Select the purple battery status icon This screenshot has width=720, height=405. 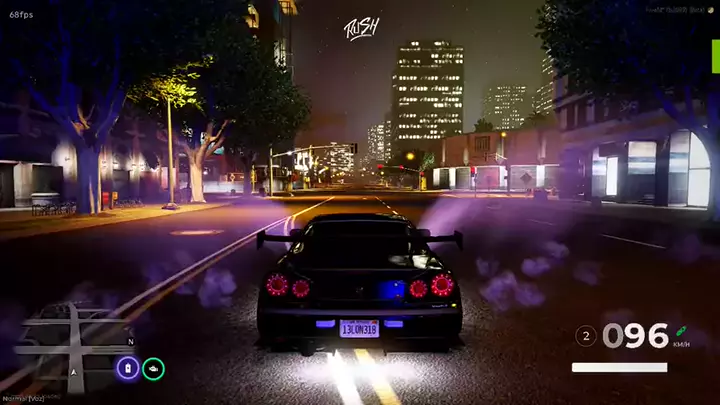click(x=128, y=368)
